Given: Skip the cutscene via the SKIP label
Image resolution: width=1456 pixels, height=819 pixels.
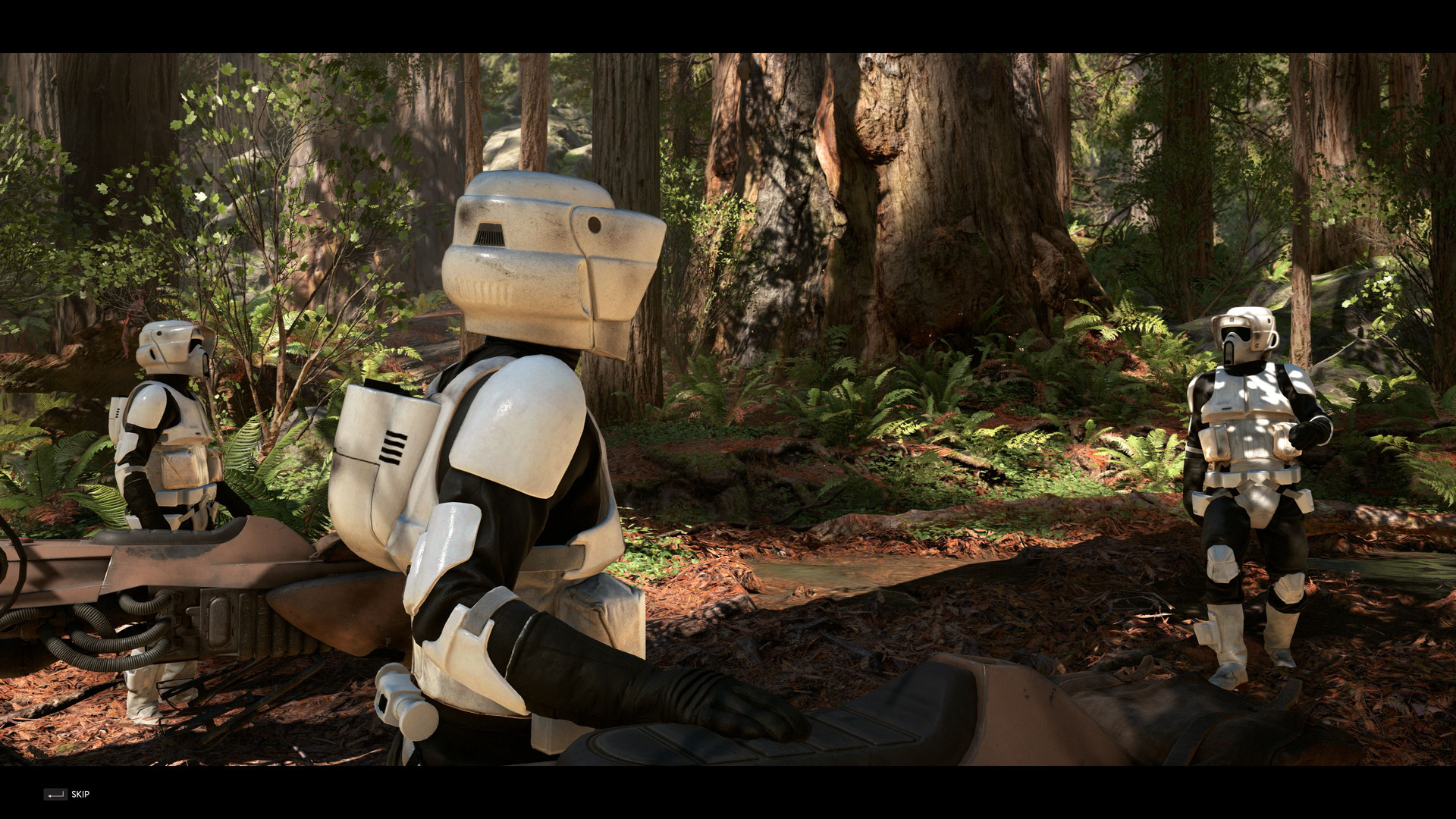Looking at the screenshot, I should (80, 794).
